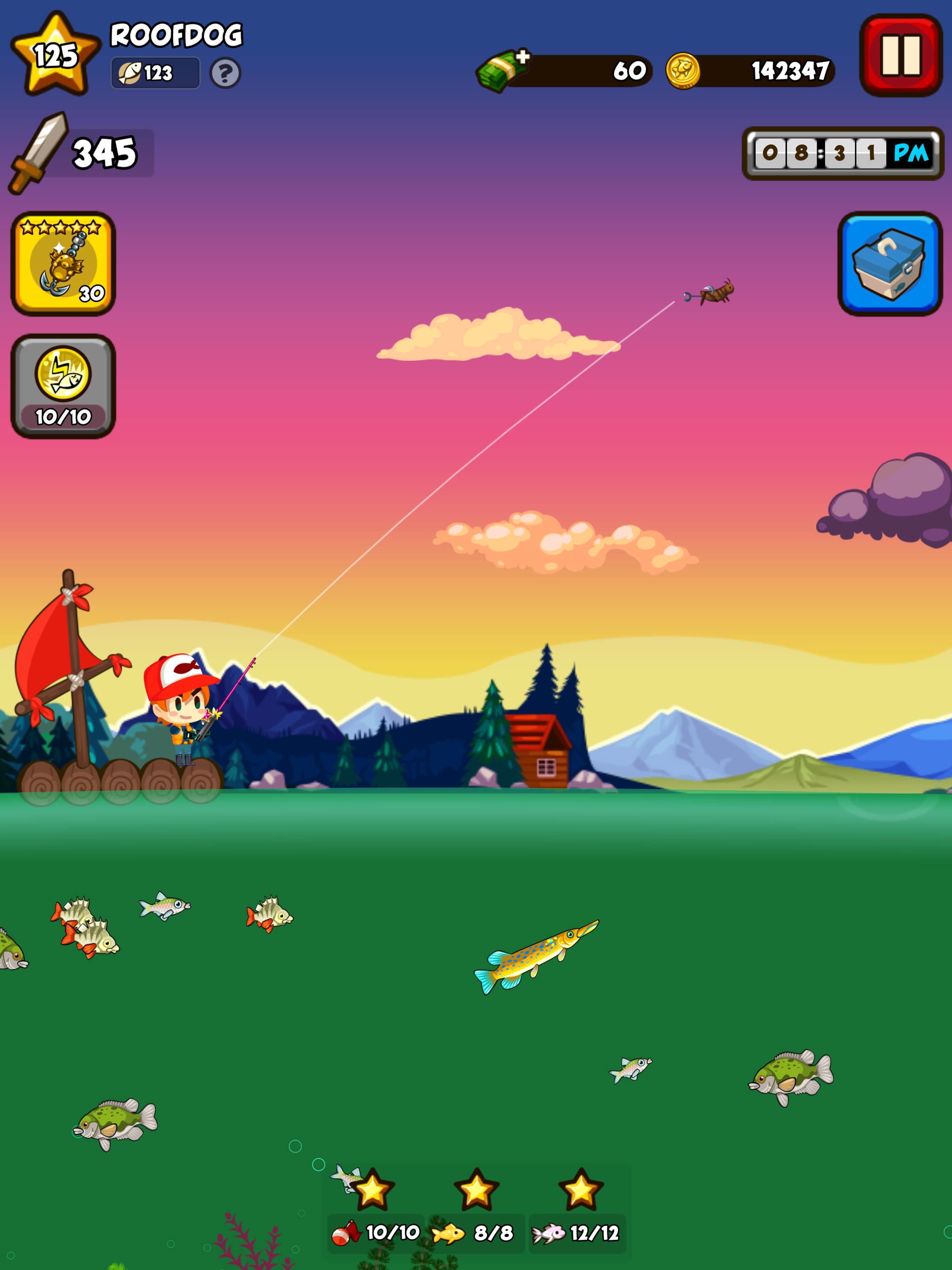The height and width of the screenshot is (1270, 952).
Task: Open the fish token counter
Action: point(153,73)
